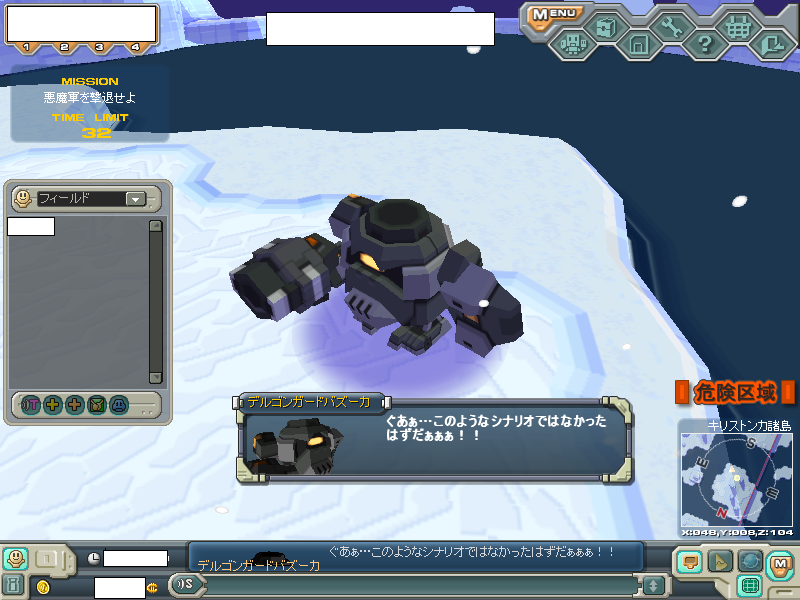The image size is (800, 600).
Task: Click the house icon in the menu
Action: (638, 44)
